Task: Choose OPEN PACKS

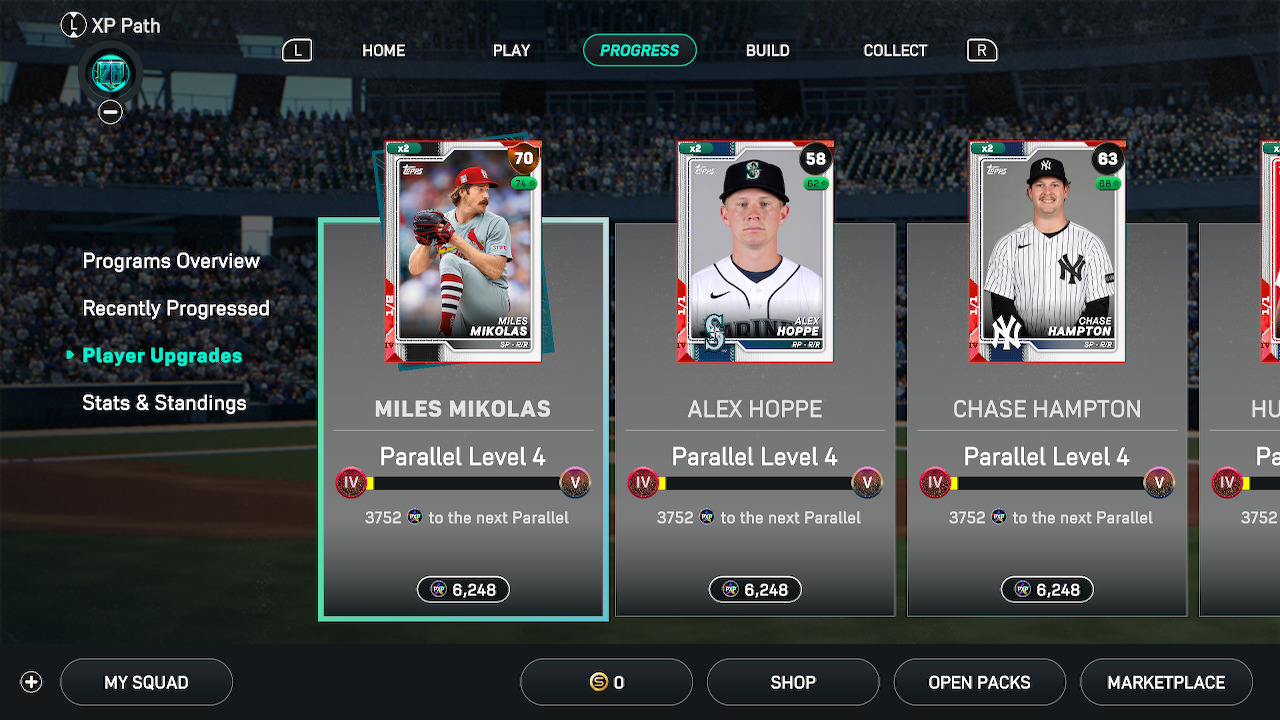Action: [x=979, y=683]
